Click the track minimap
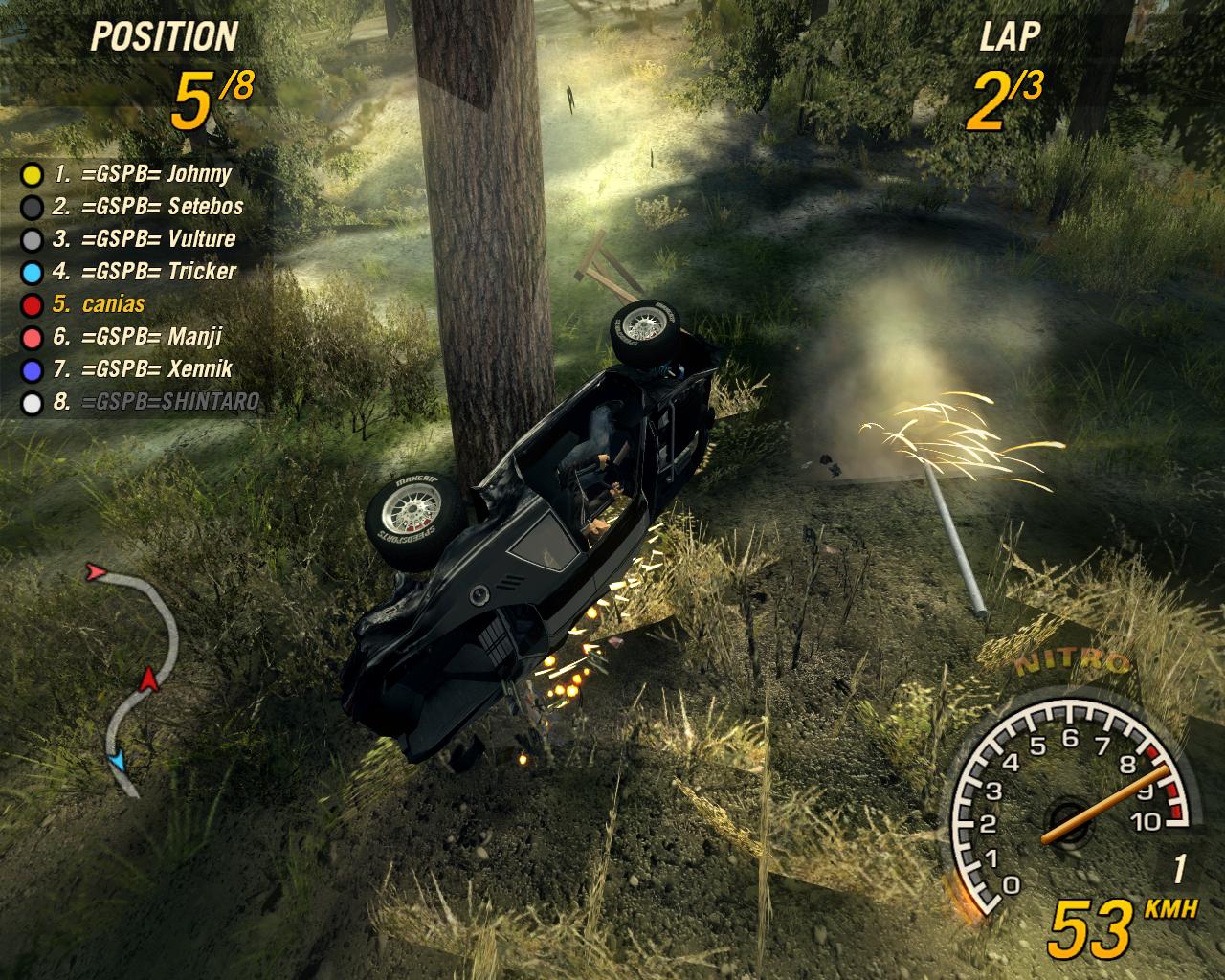The image size is (1225, 980). pyautogui.click(x=134, y=678)
